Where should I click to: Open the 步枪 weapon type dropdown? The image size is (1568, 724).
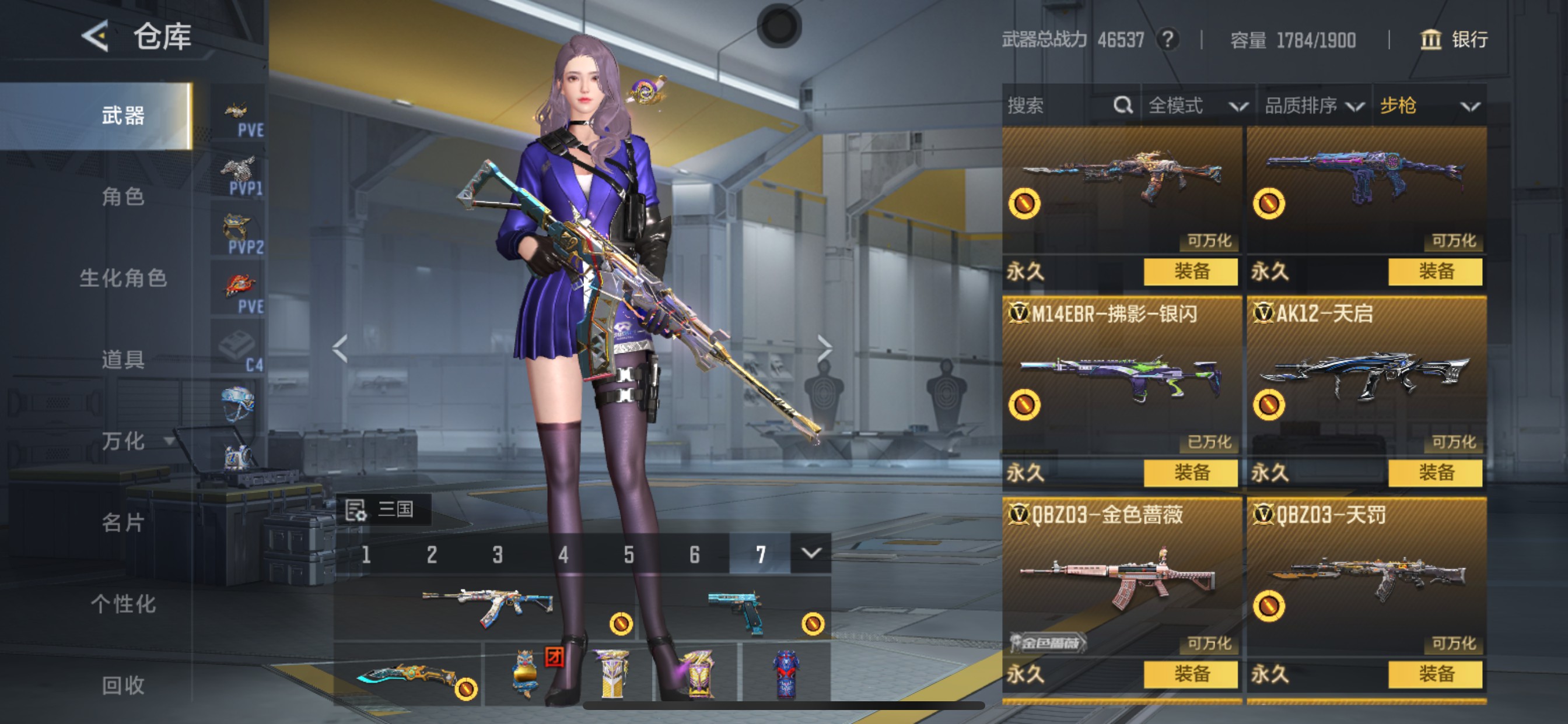(1428, 106)
